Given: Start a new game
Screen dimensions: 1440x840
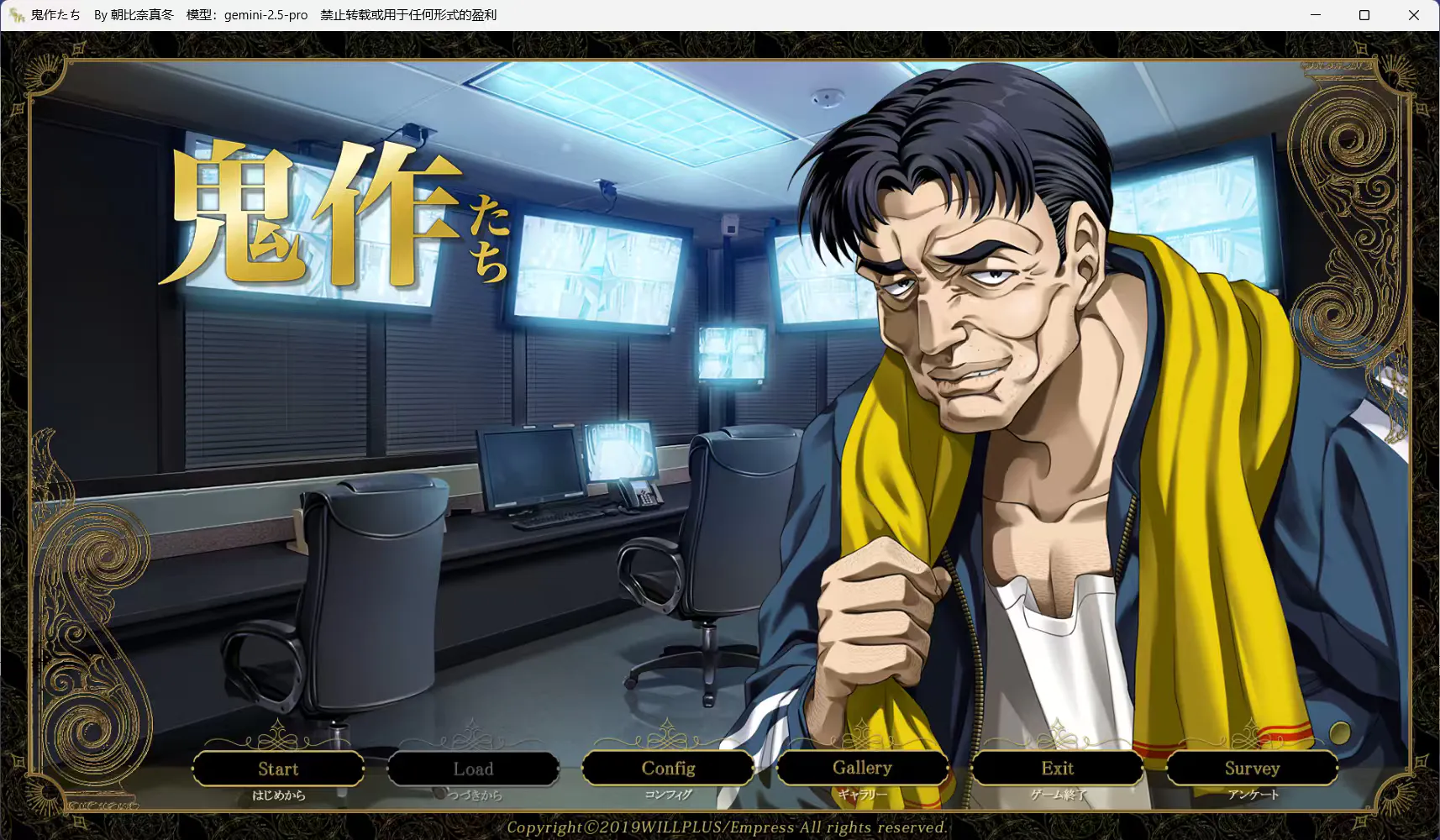Looking at the screenshot, I should point(278,769).
